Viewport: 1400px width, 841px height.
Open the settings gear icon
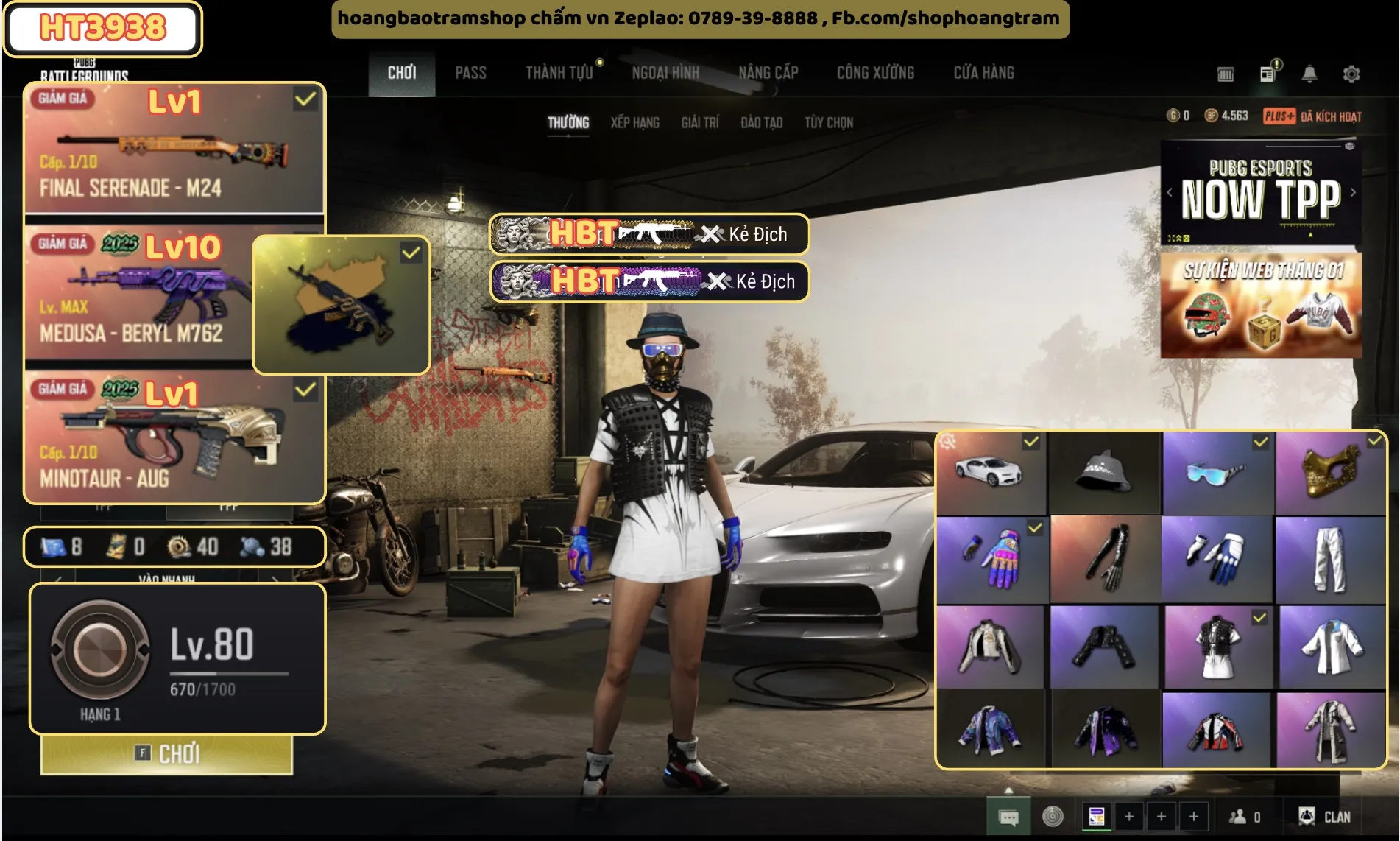pyautogui.click(x=1351, y=74)
